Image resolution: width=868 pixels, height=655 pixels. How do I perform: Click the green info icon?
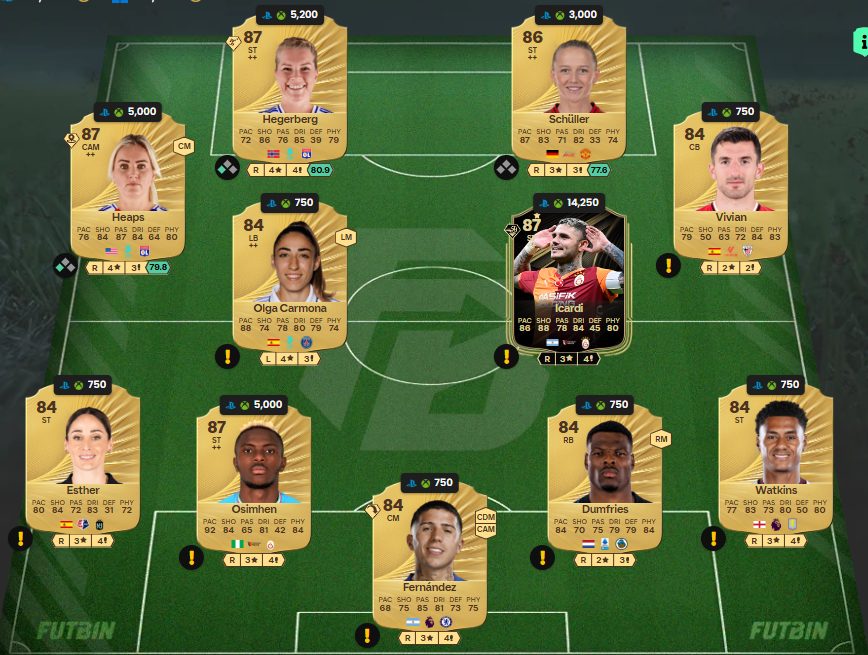tap(861, 45)
